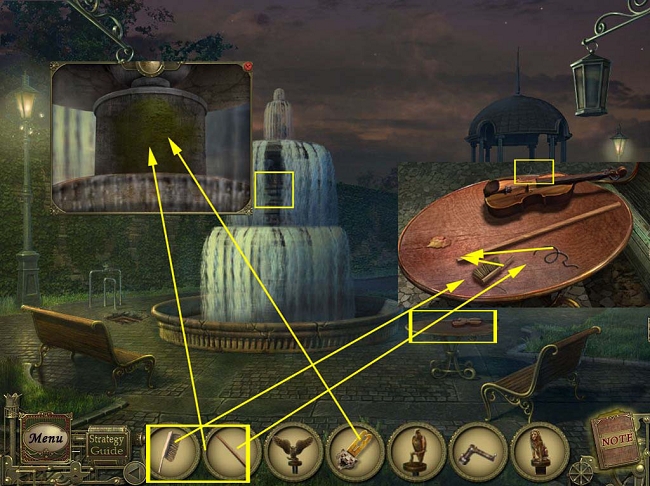Open the Strategy Guide
The height and width of the screenshot is (486, 650).
pyautogui.click(x=106, y=440)
